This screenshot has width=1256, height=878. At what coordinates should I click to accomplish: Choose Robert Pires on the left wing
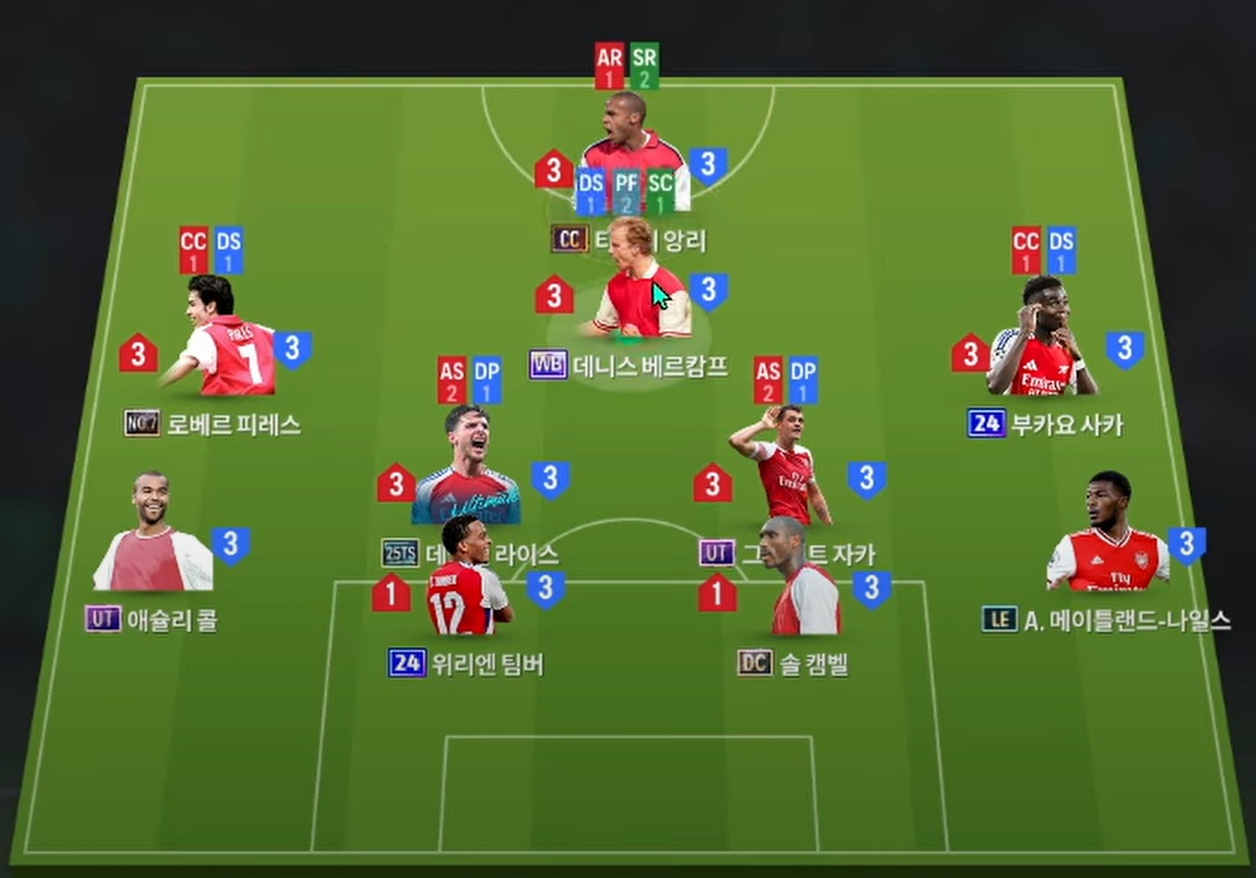click(x=222, y=340)
